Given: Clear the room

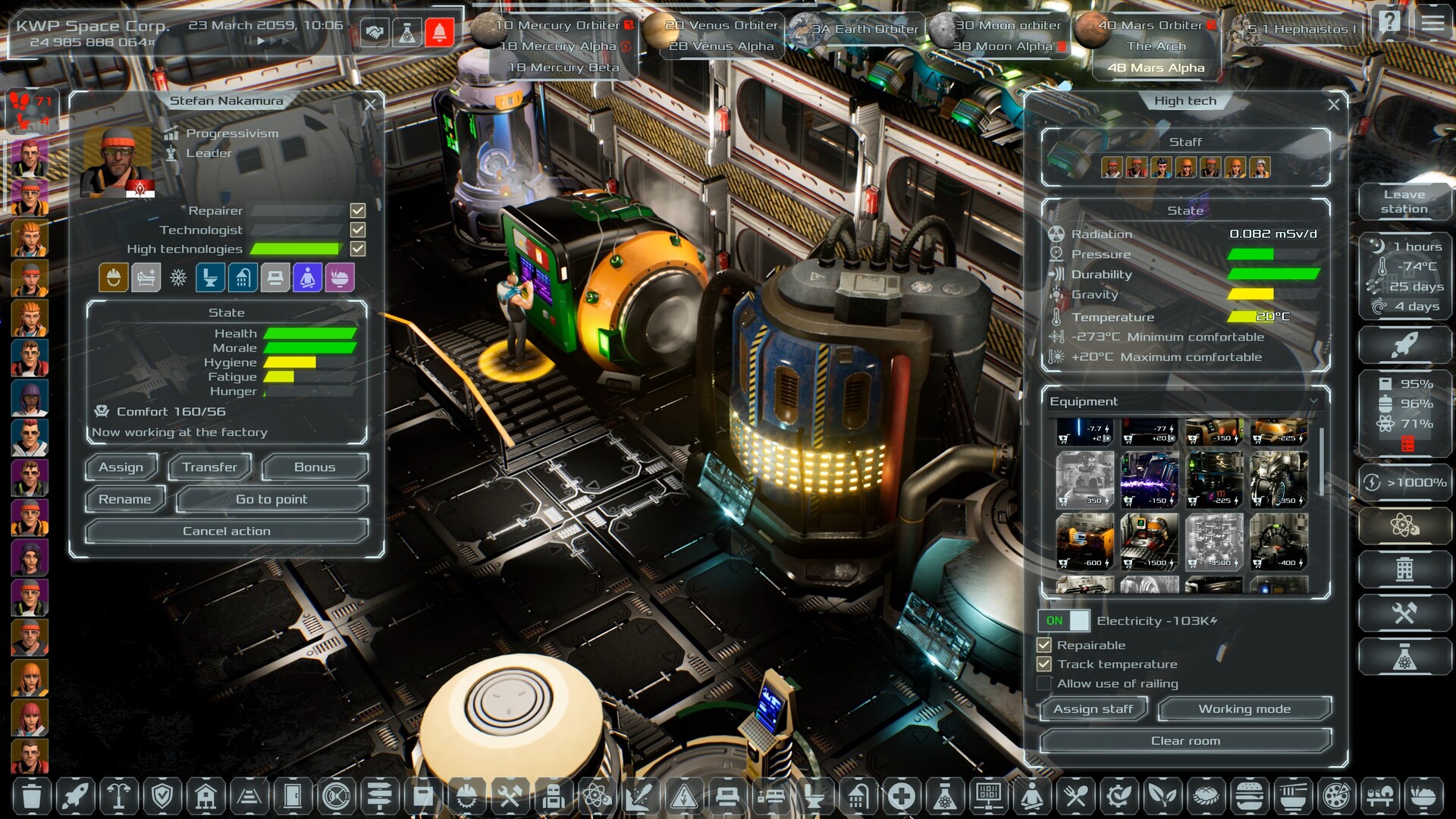Looking at the screenshot, I should pos(1185,741).
